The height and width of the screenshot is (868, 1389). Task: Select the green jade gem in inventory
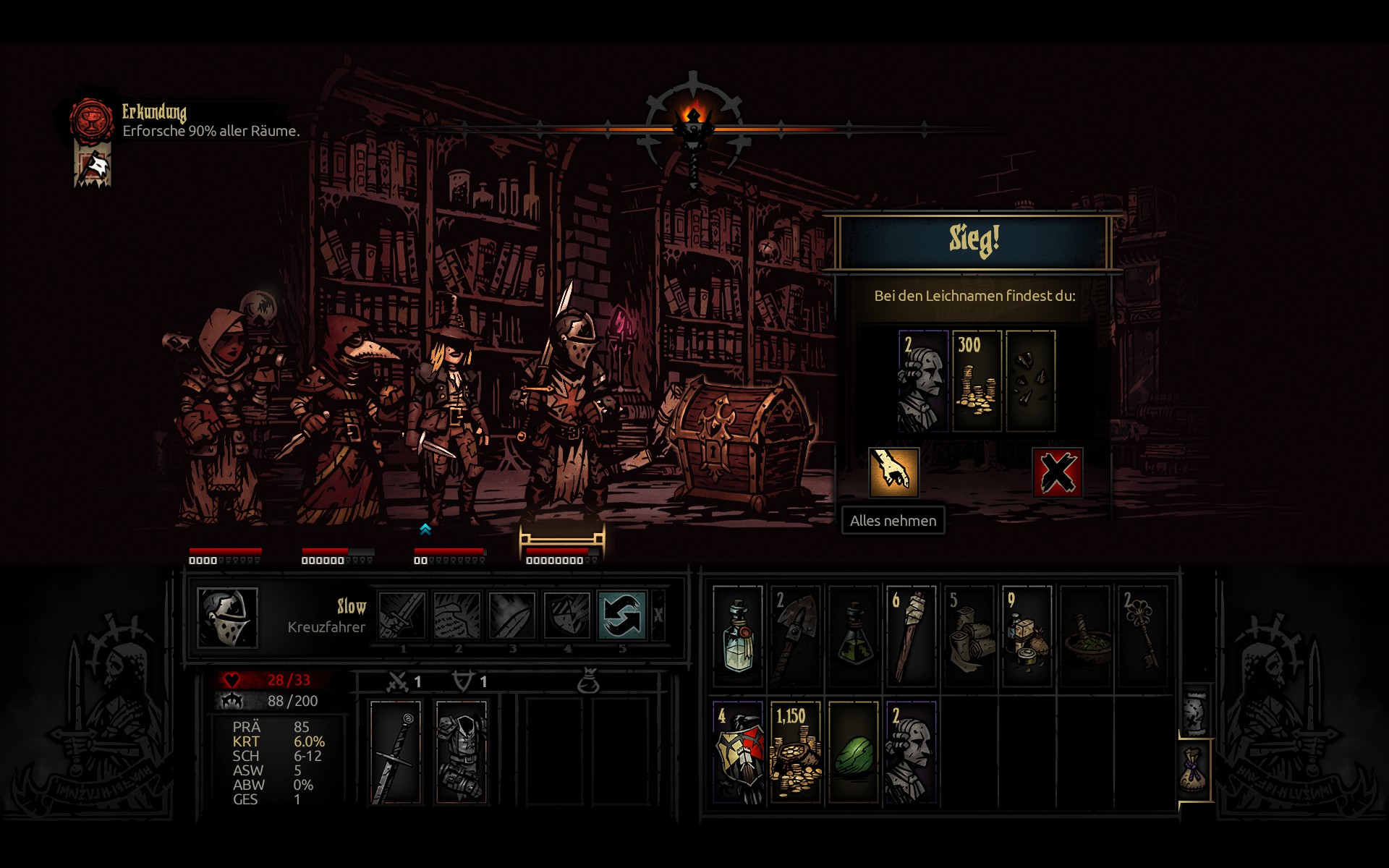point(854,752)
